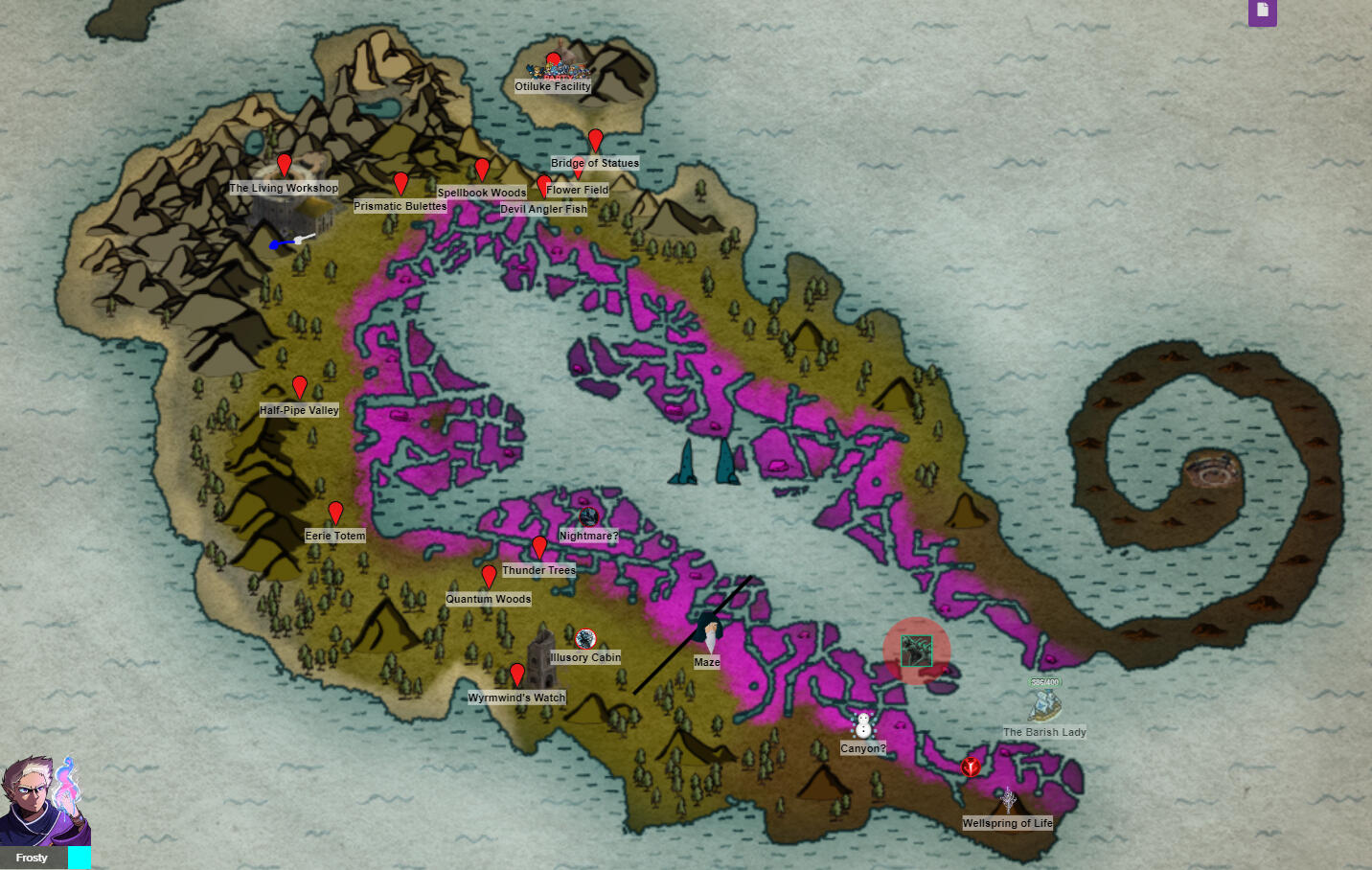Click the Living Workshop text label

click(x=284, y=188)
